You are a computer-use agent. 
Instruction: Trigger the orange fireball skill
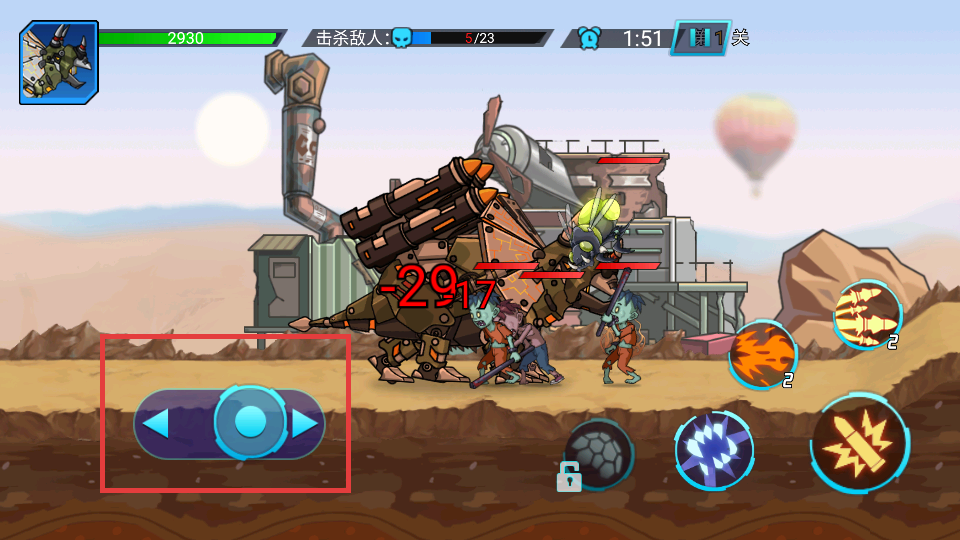pos(762,354)
